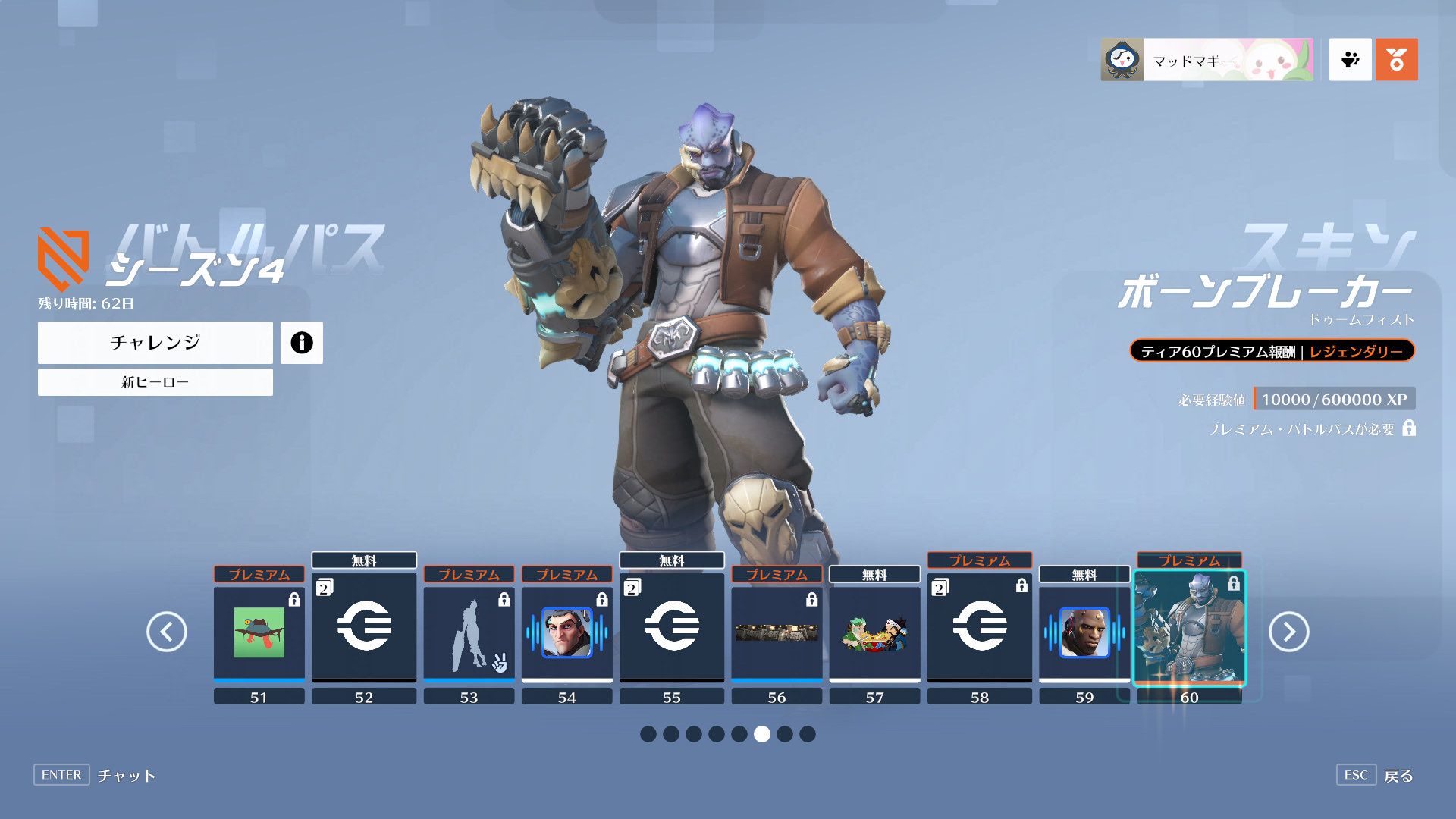1456x819 pixels.
Task: Go to the previous battle pass page
Action: point(167,632)
